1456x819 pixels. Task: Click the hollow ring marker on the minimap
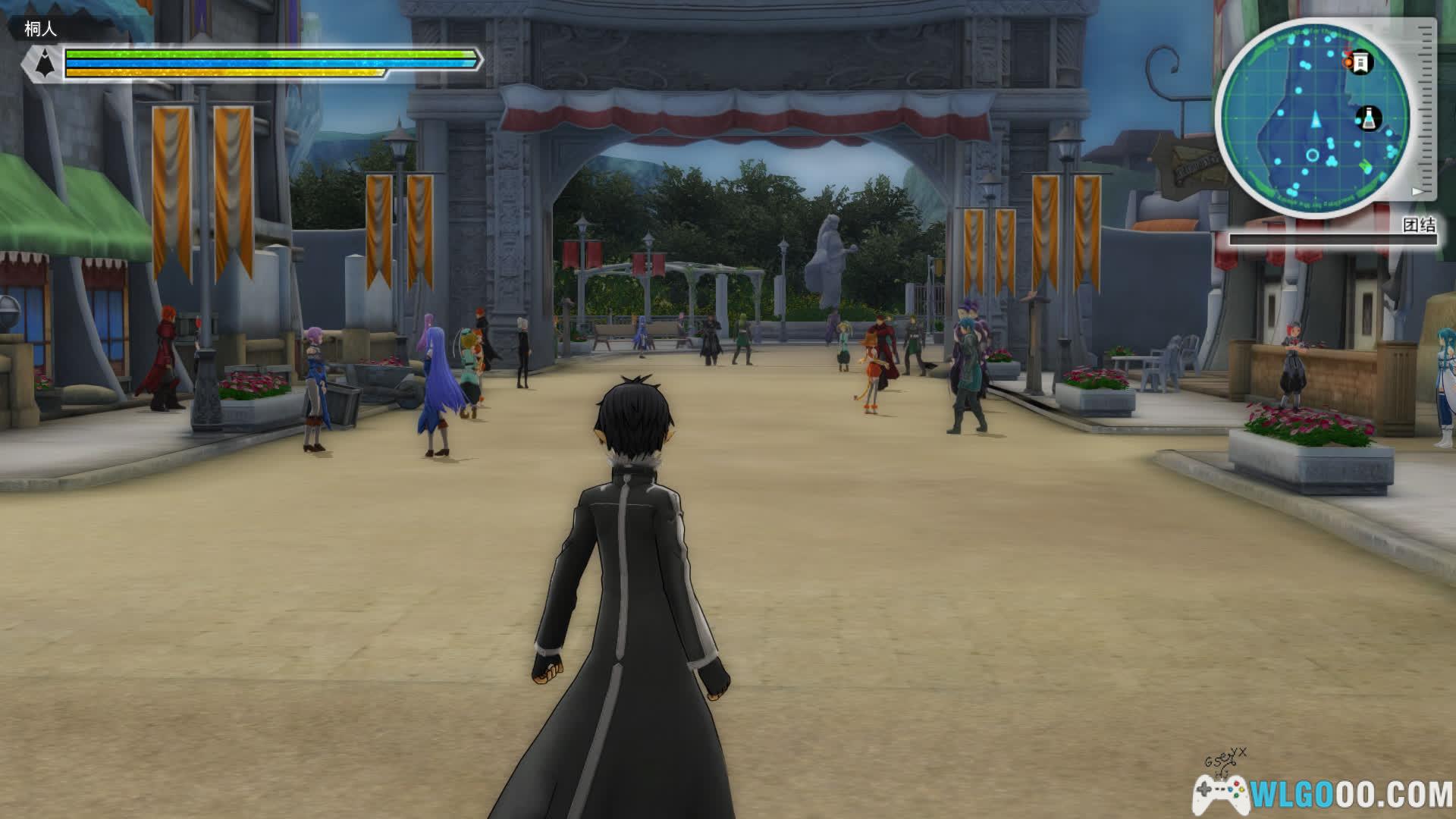coord(1313,156)
